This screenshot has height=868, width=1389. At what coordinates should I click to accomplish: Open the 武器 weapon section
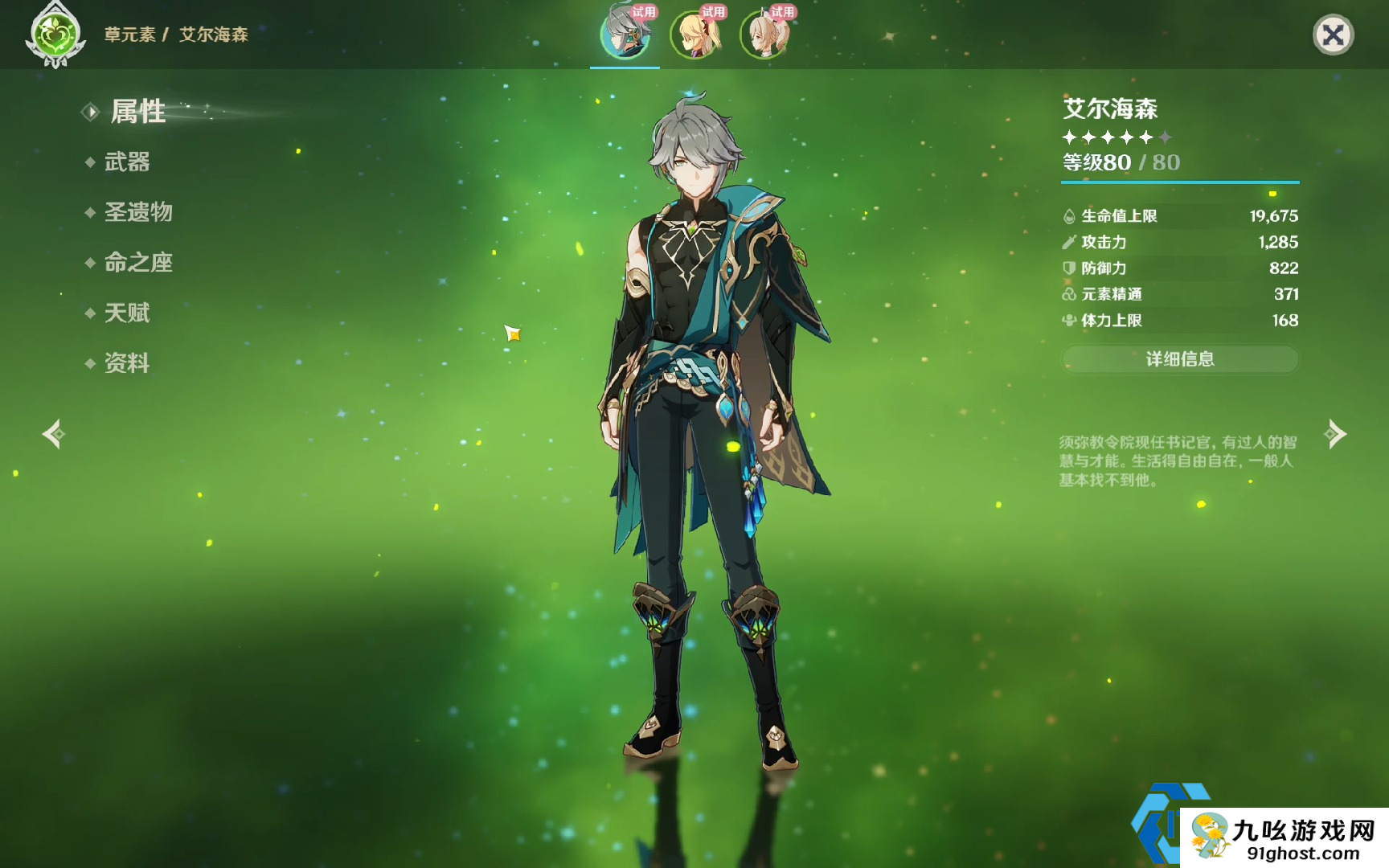126,162
